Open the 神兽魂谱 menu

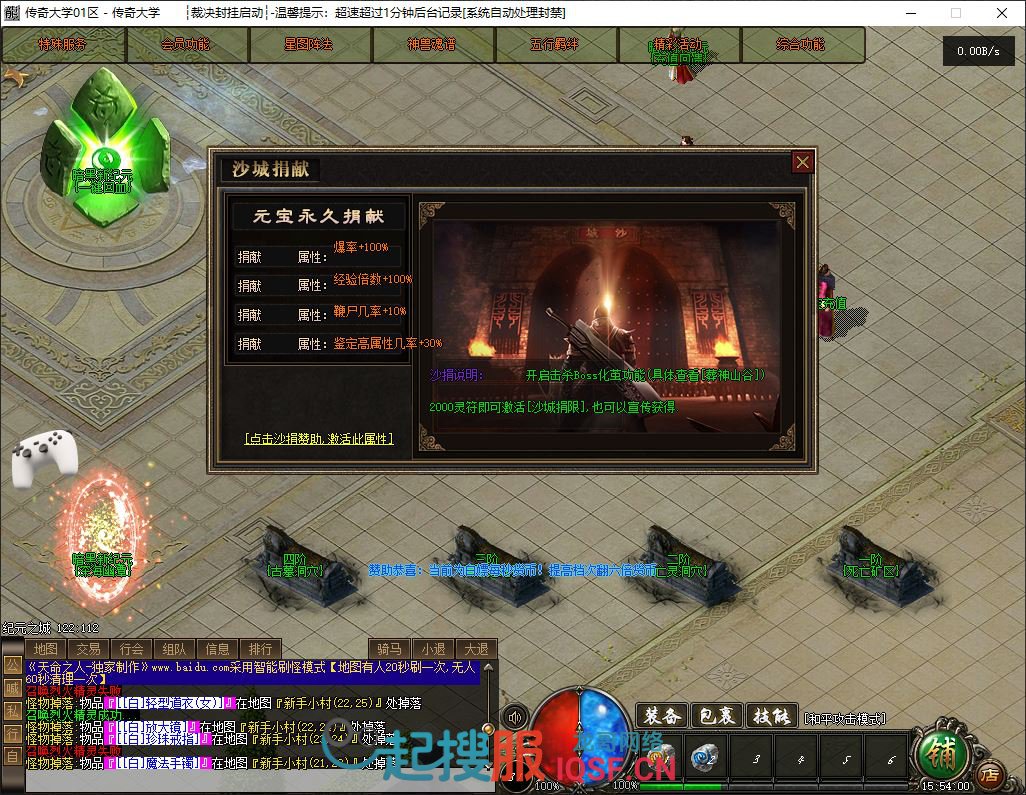pos(432,45)
